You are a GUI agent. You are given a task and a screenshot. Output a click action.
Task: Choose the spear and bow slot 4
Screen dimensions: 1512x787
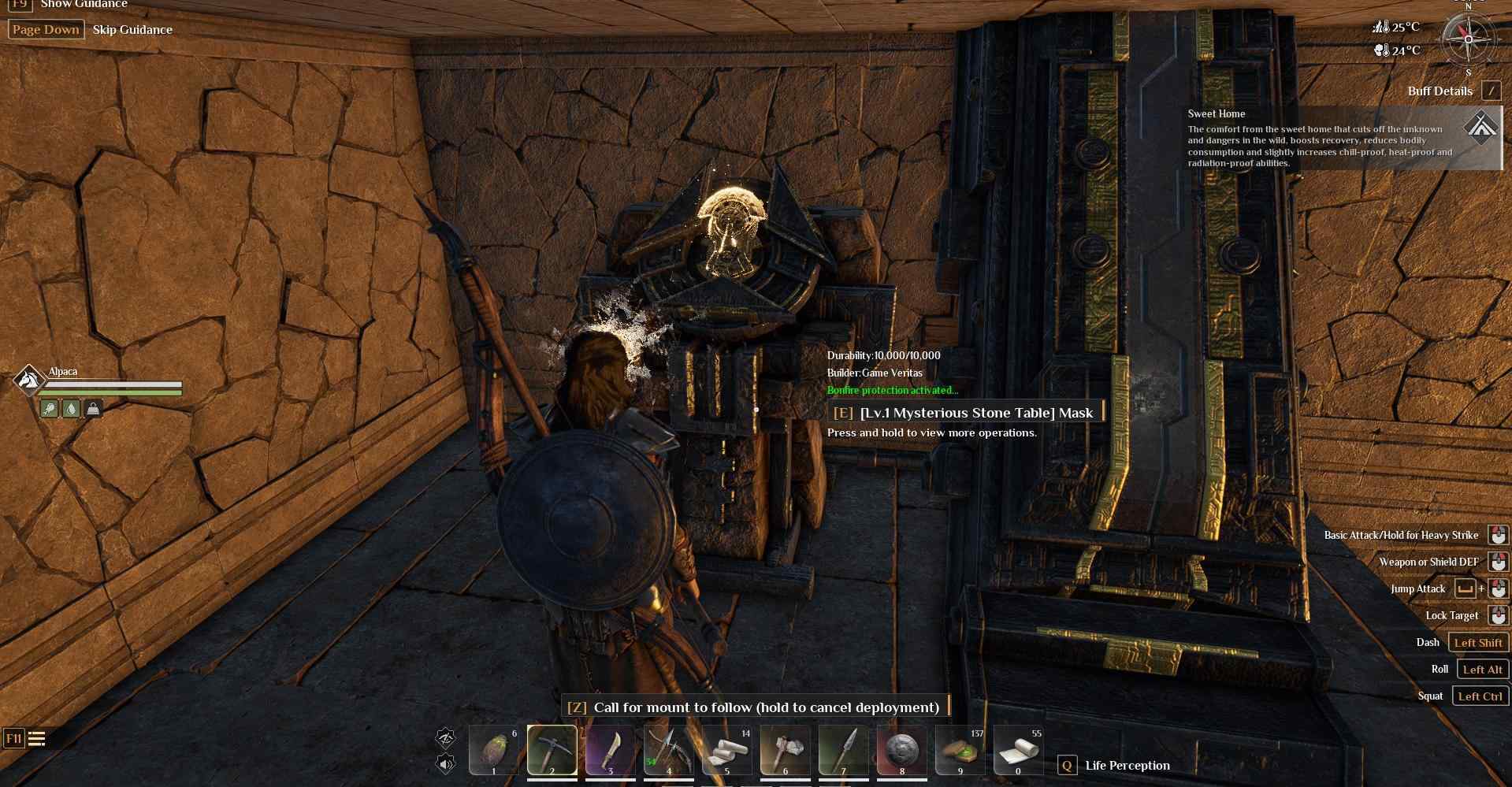[x=668, y=751]
